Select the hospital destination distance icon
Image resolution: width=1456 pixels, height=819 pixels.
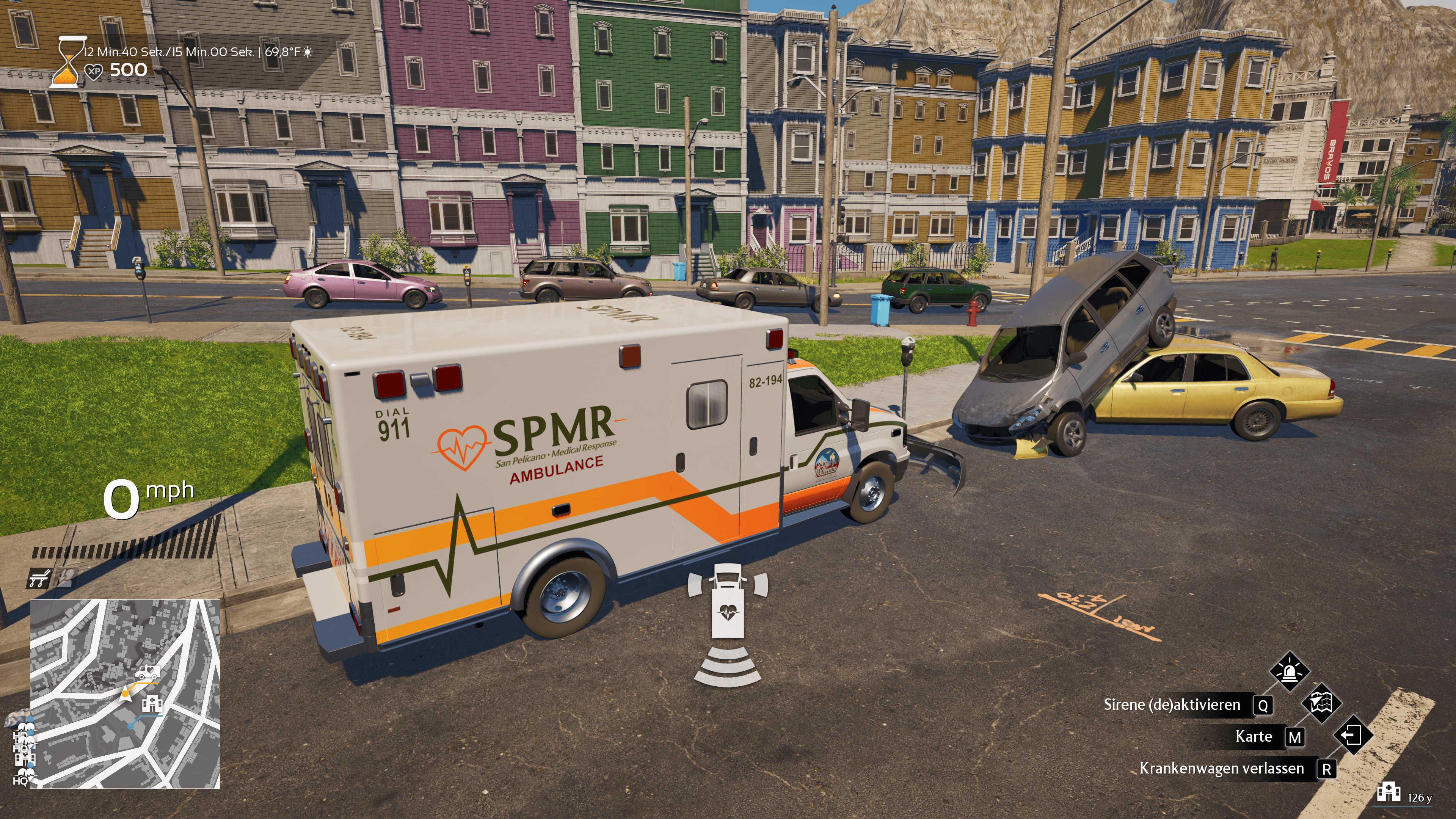pyautogui.click(x=1389, y=792)
